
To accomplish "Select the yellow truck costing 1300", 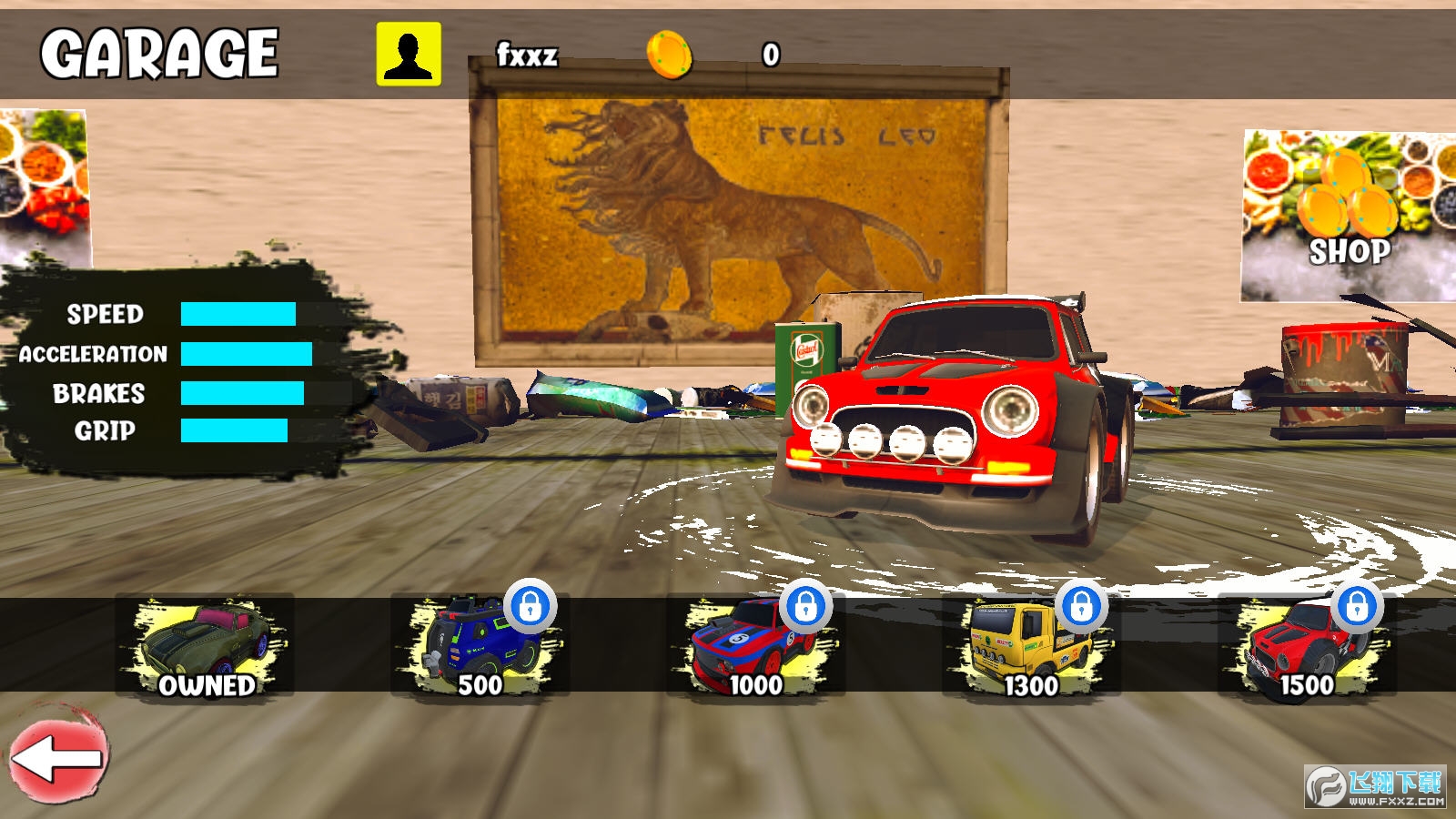I will [1032, 645].
